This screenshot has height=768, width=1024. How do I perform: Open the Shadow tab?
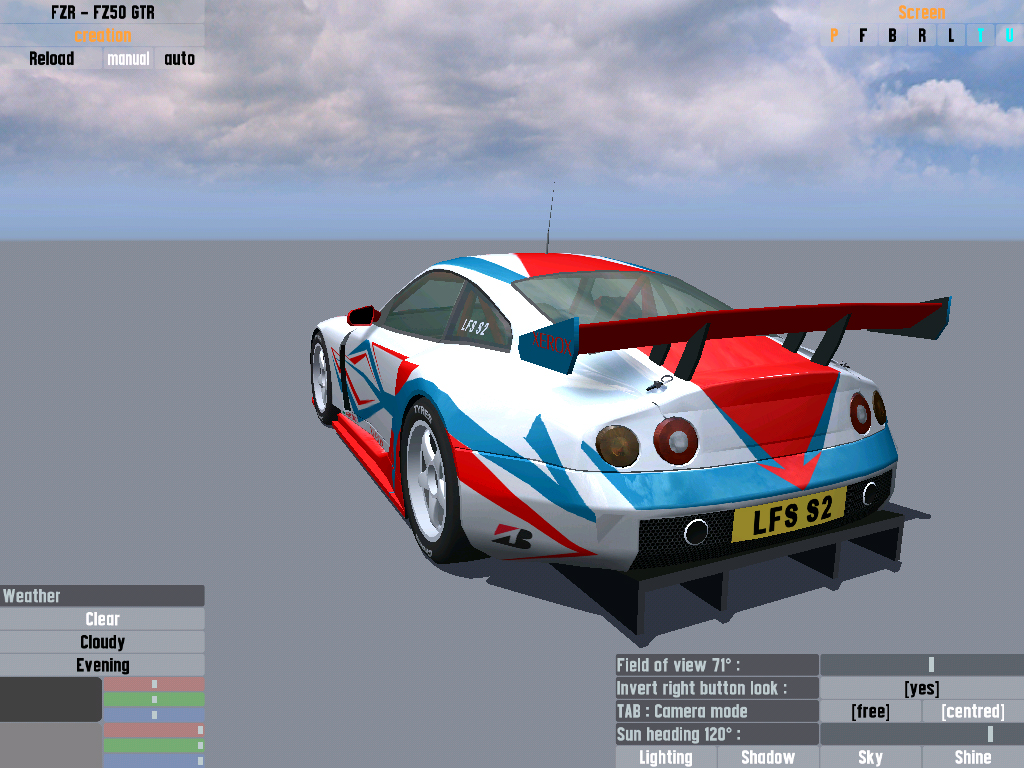pos(768,757)
